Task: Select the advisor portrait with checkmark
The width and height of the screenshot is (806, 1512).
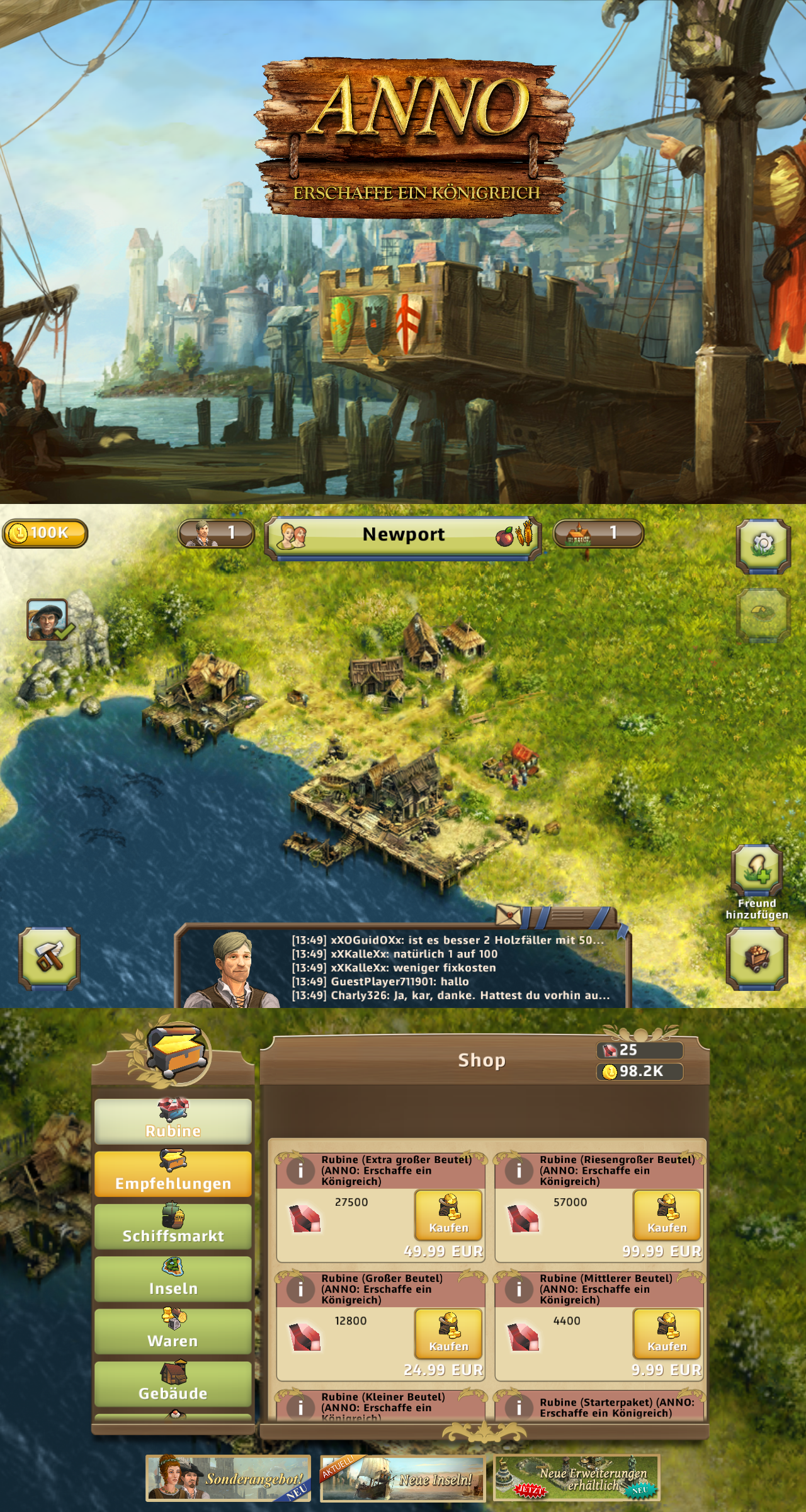Action: pos(48,620)
